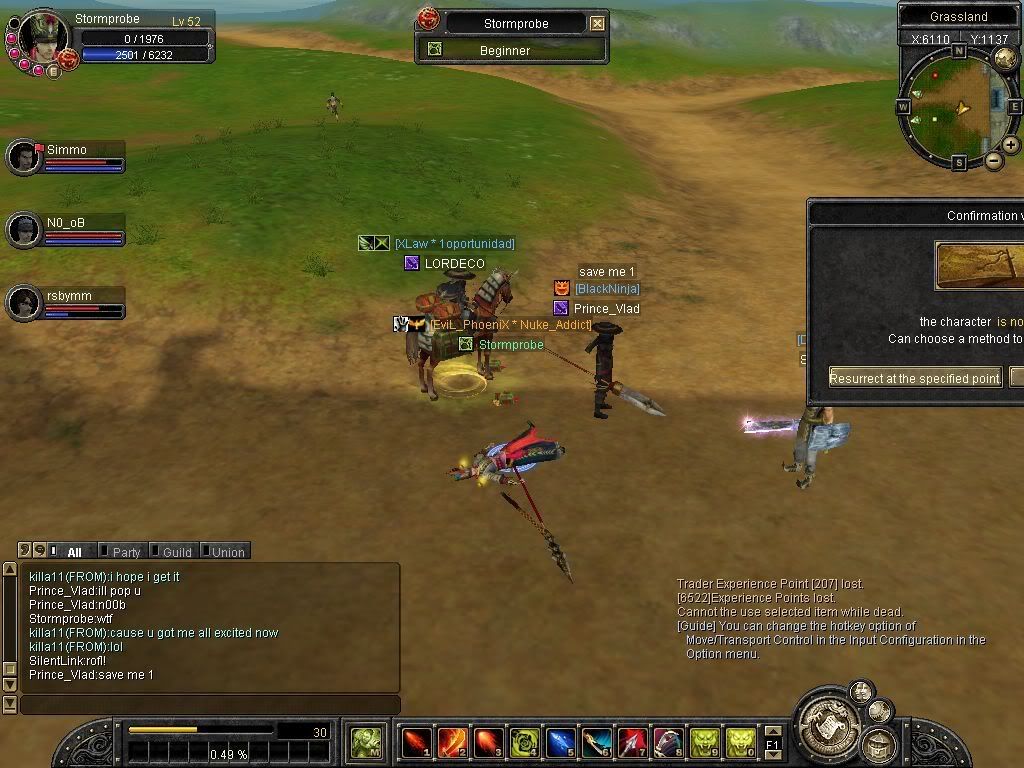Activate the blue skill in slot 5
The width and height of the screenshot is (1024, 768).
click(560, 742)
